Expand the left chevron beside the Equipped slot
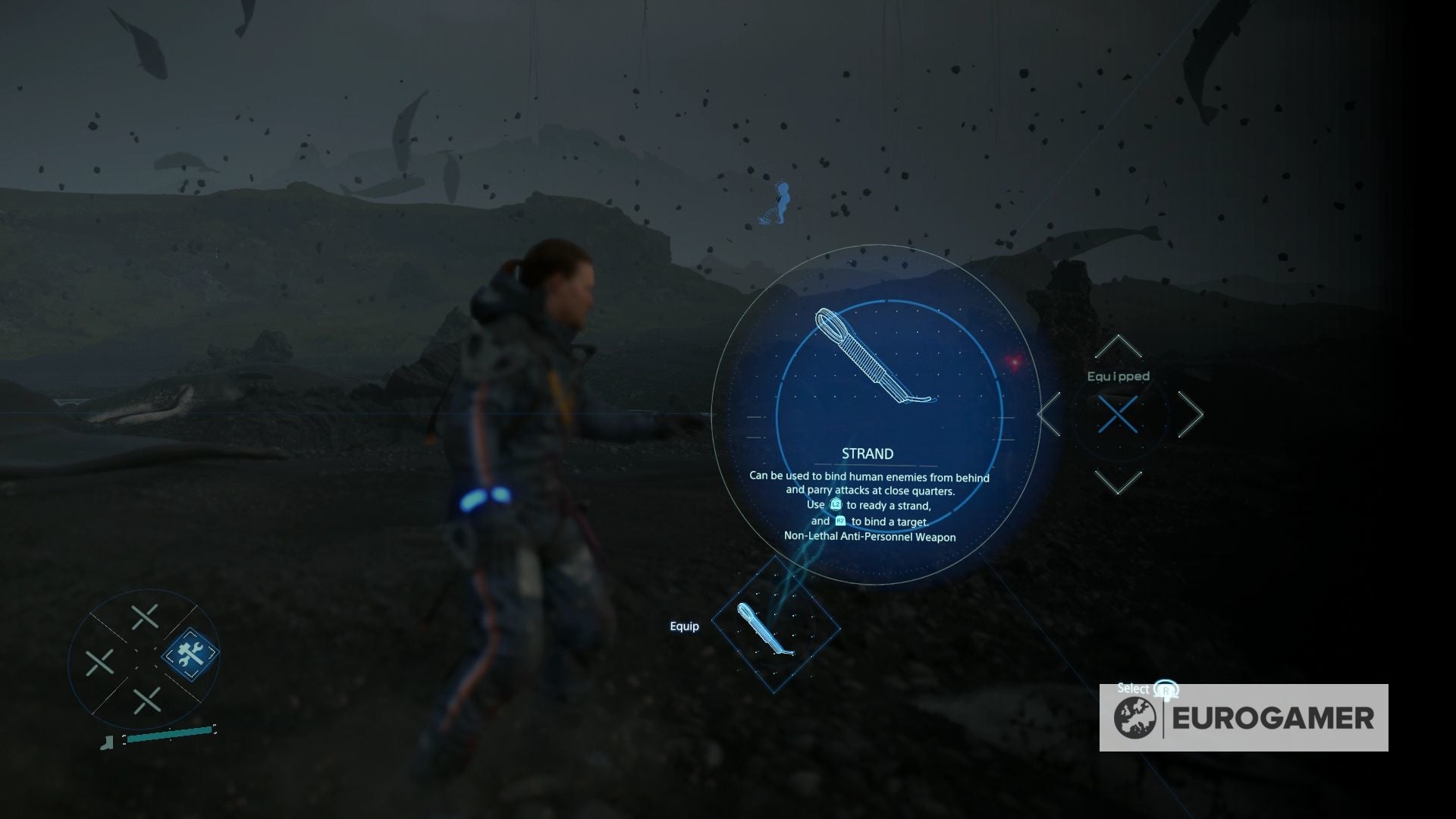 point(1050,416)
